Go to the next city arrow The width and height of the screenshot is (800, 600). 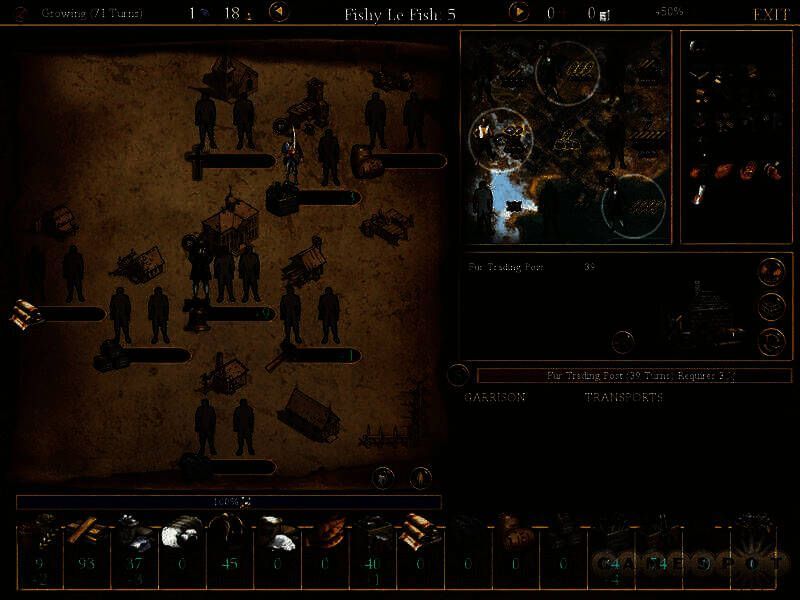[x=518, y=13]
